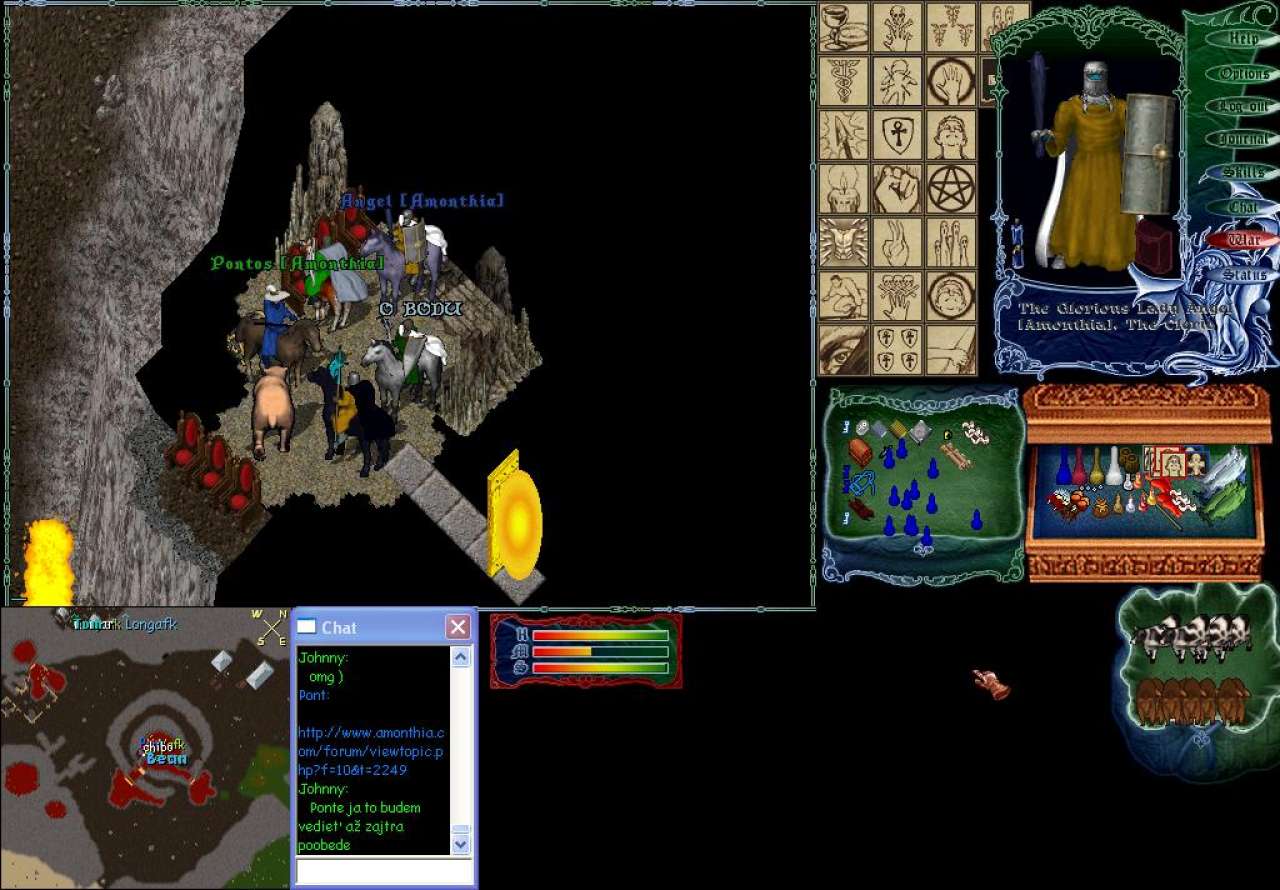The height and width of the screenshot is (890, 1280).
Task: Click the Log out button
Action: [x=1243, y=106]
